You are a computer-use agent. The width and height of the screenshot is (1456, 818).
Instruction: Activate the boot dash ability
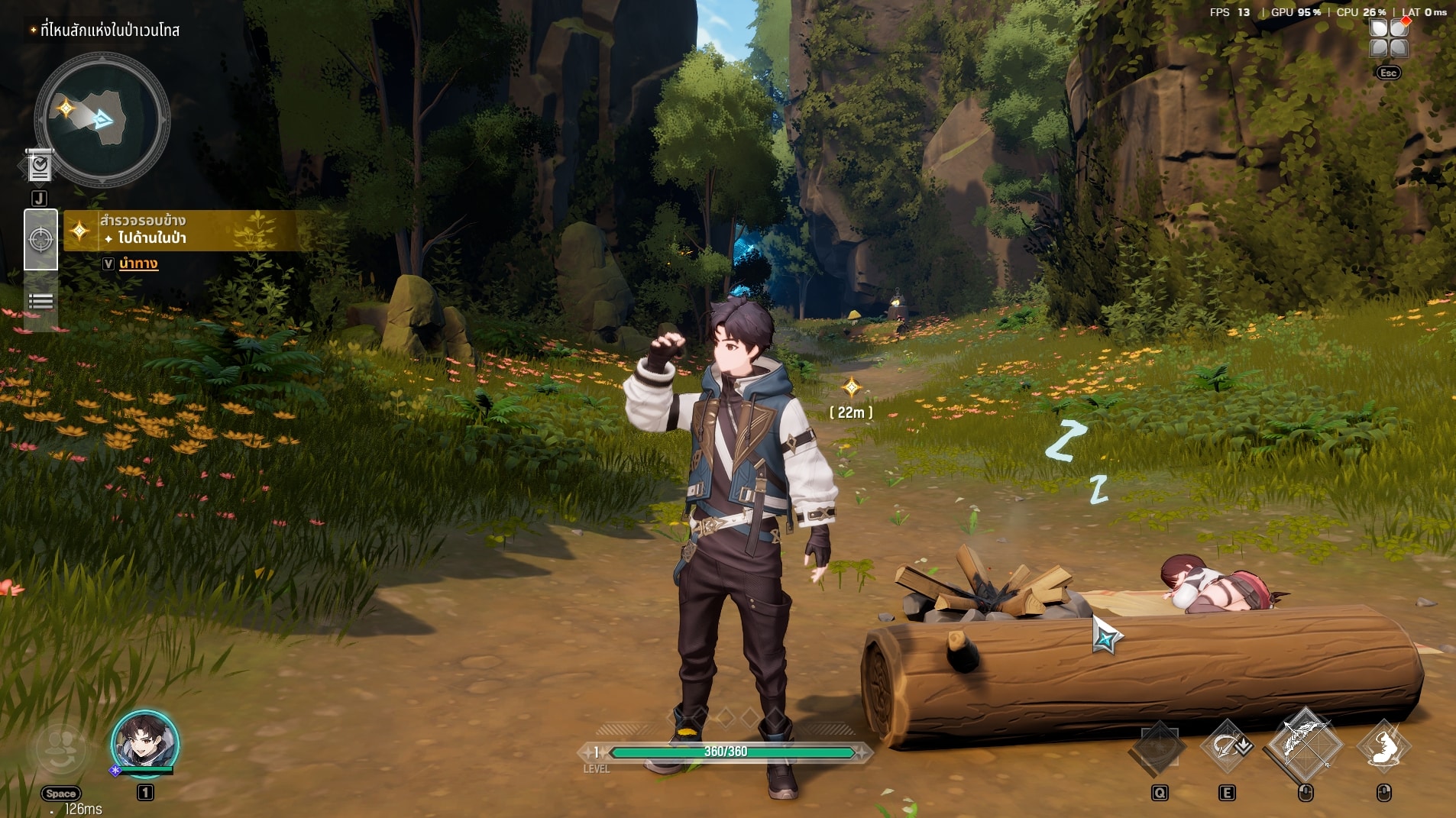click(1383, 746)
